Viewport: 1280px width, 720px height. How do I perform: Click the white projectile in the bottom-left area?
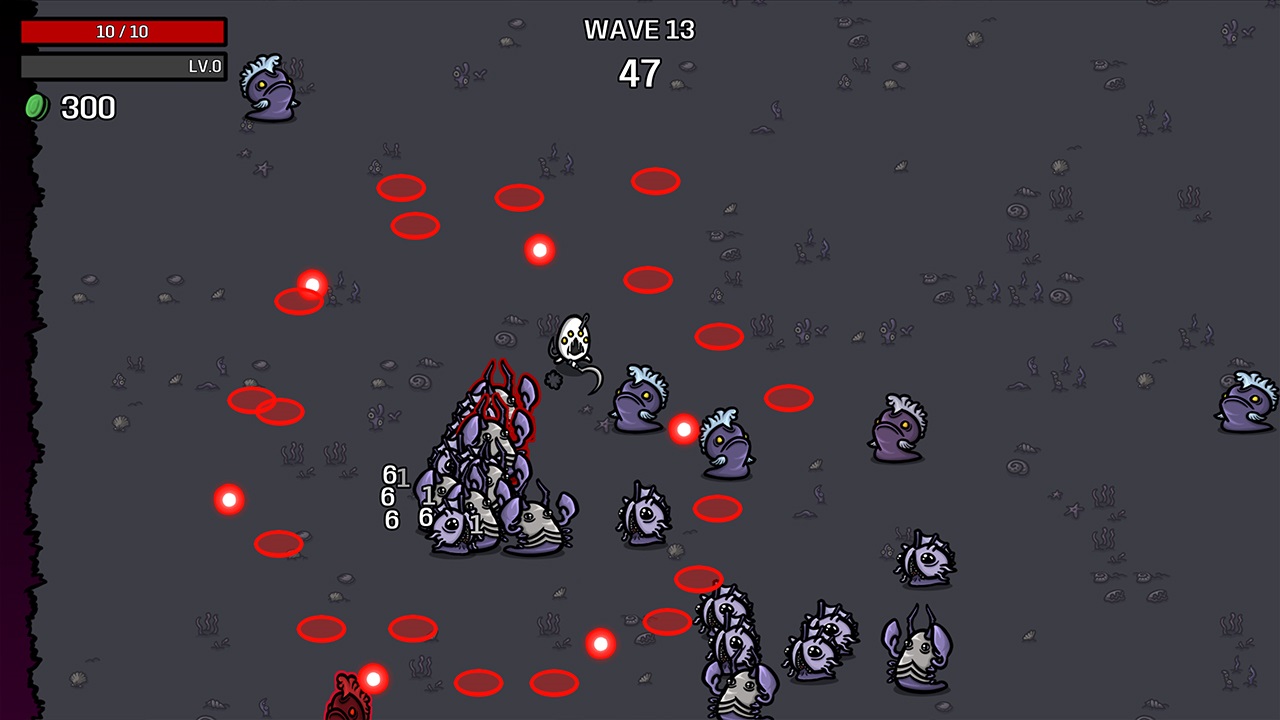point(373,678)
